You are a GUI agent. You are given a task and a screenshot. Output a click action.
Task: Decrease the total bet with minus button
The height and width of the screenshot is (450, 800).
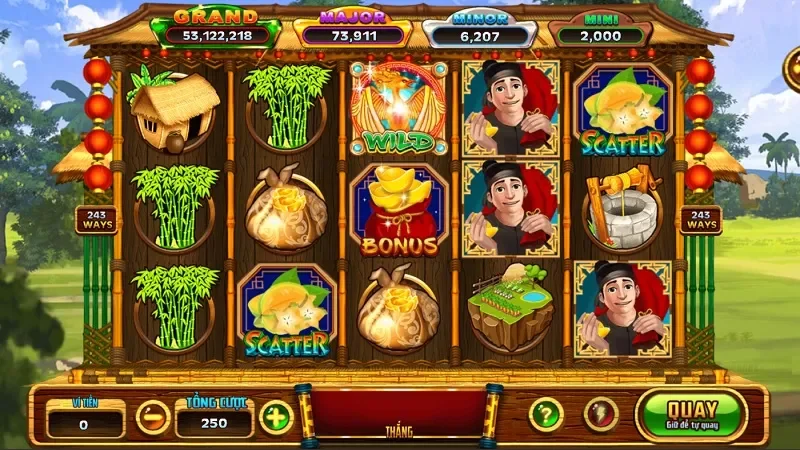(153, 416)
